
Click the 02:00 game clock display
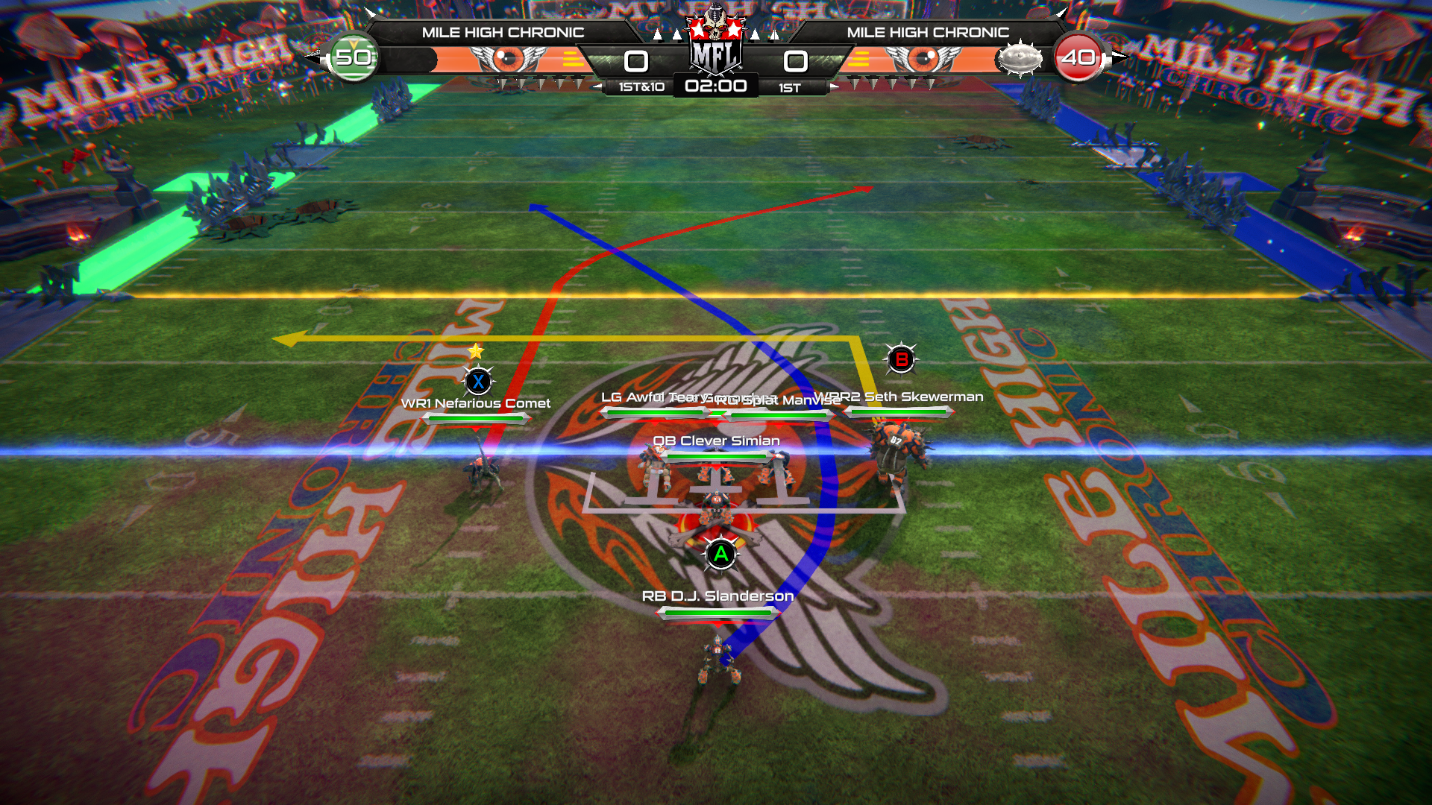coord(714,86)
